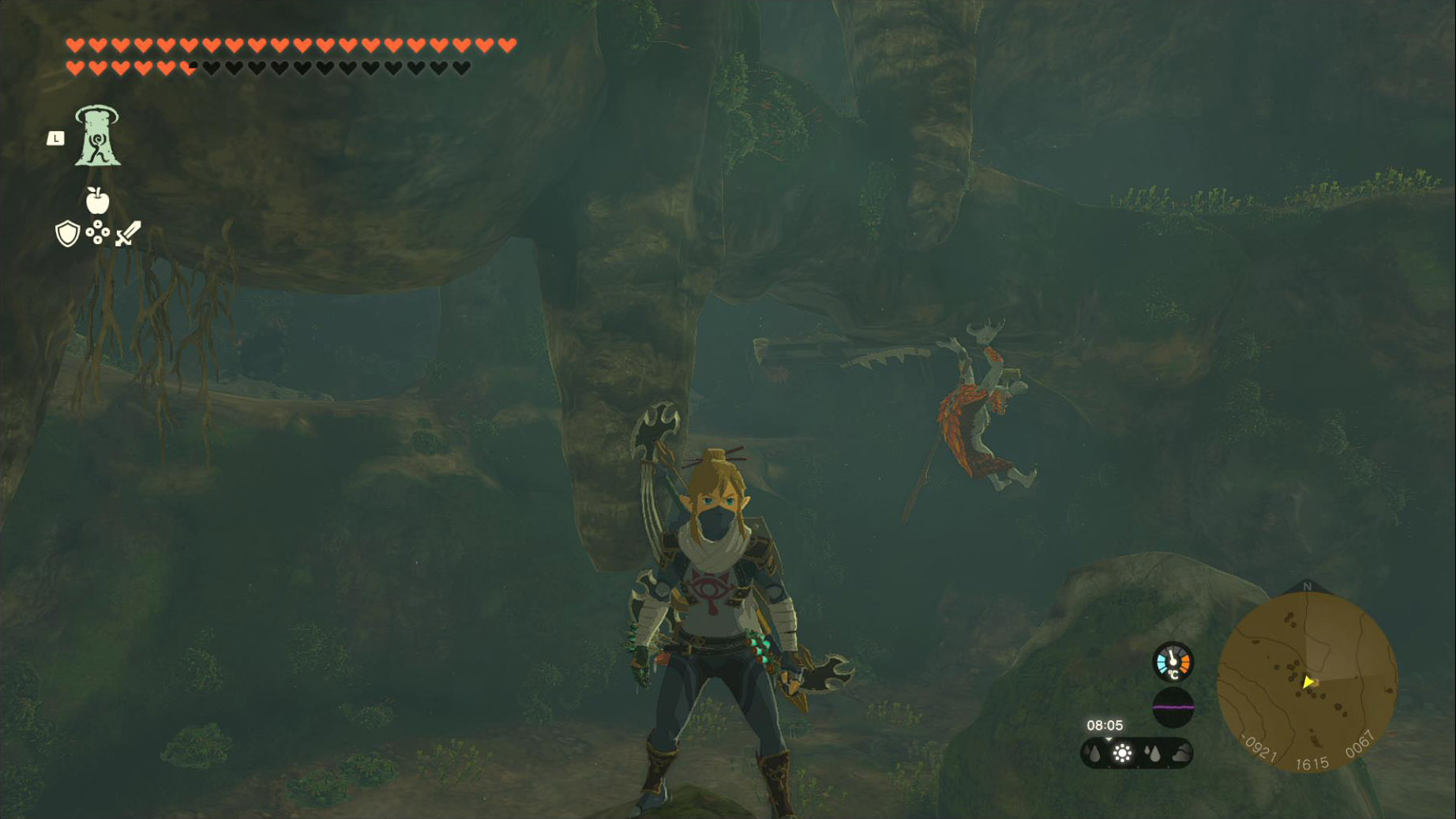Select the apple quick-item icon
The image size is (1456, 819).
(97, 201)
